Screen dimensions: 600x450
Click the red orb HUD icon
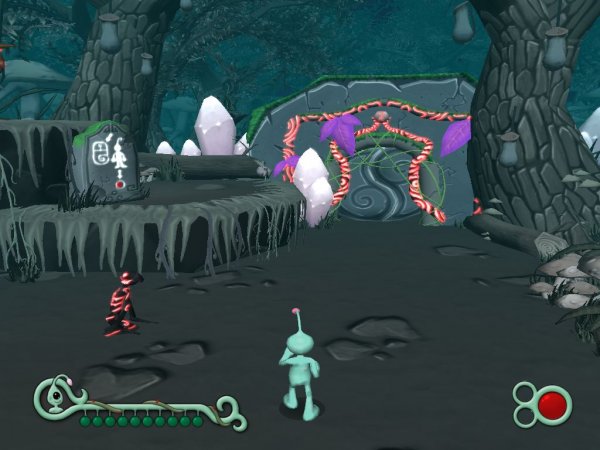tap(552, 405)
